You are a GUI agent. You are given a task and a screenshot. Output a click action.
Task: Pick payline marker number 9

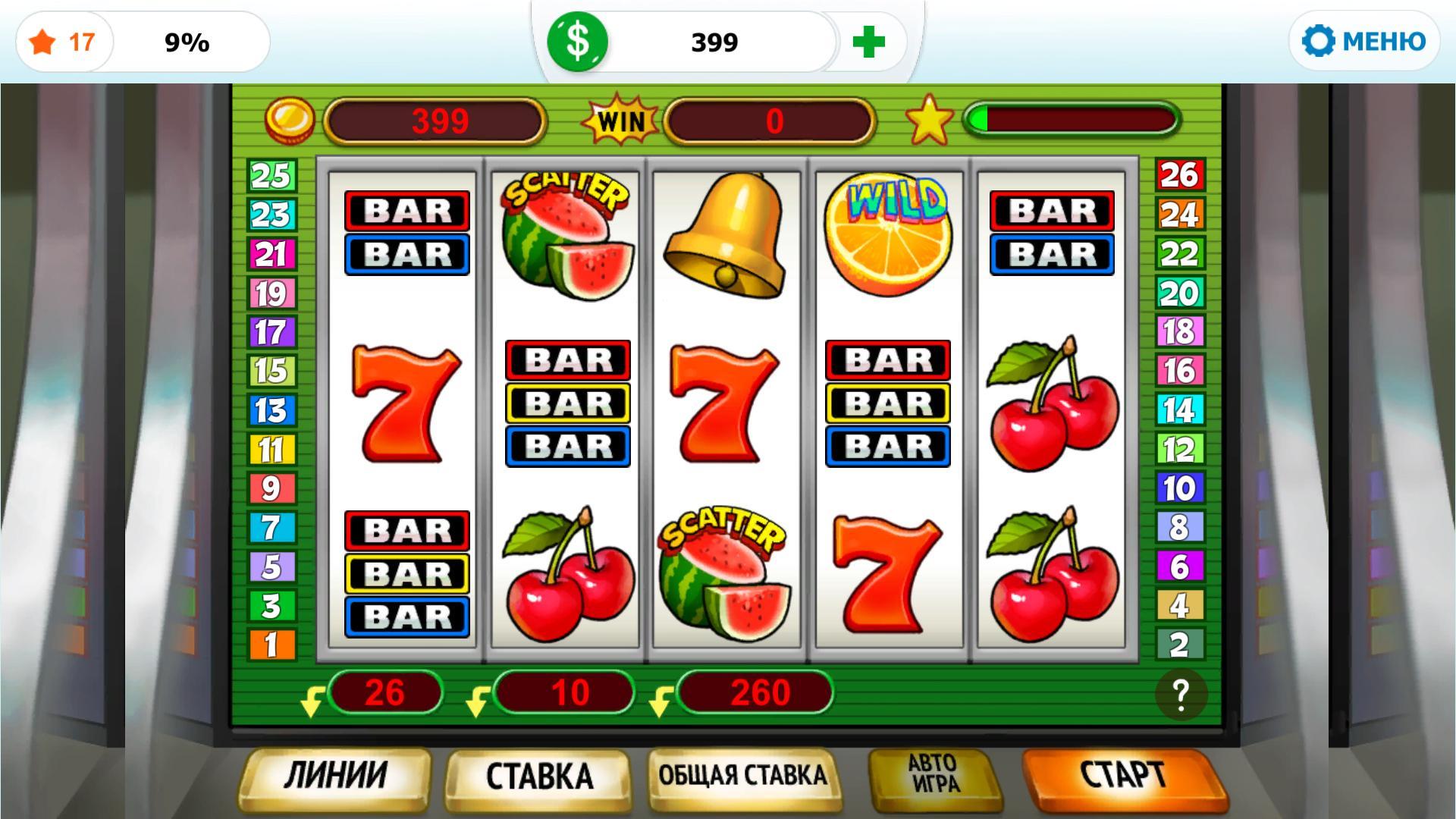pos(271,488)
